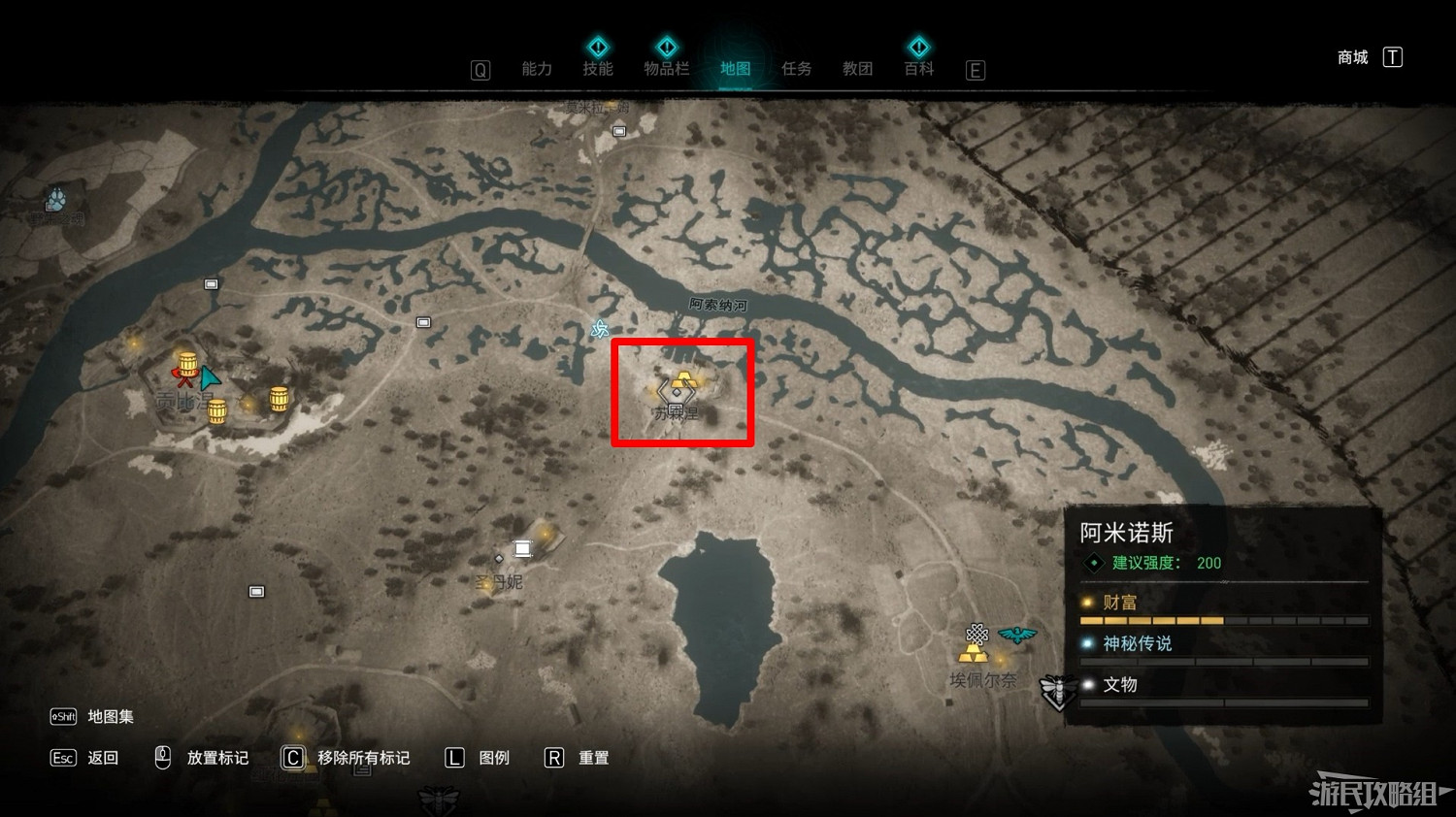Switch to the 任务 tab

[x=796, y=68]
